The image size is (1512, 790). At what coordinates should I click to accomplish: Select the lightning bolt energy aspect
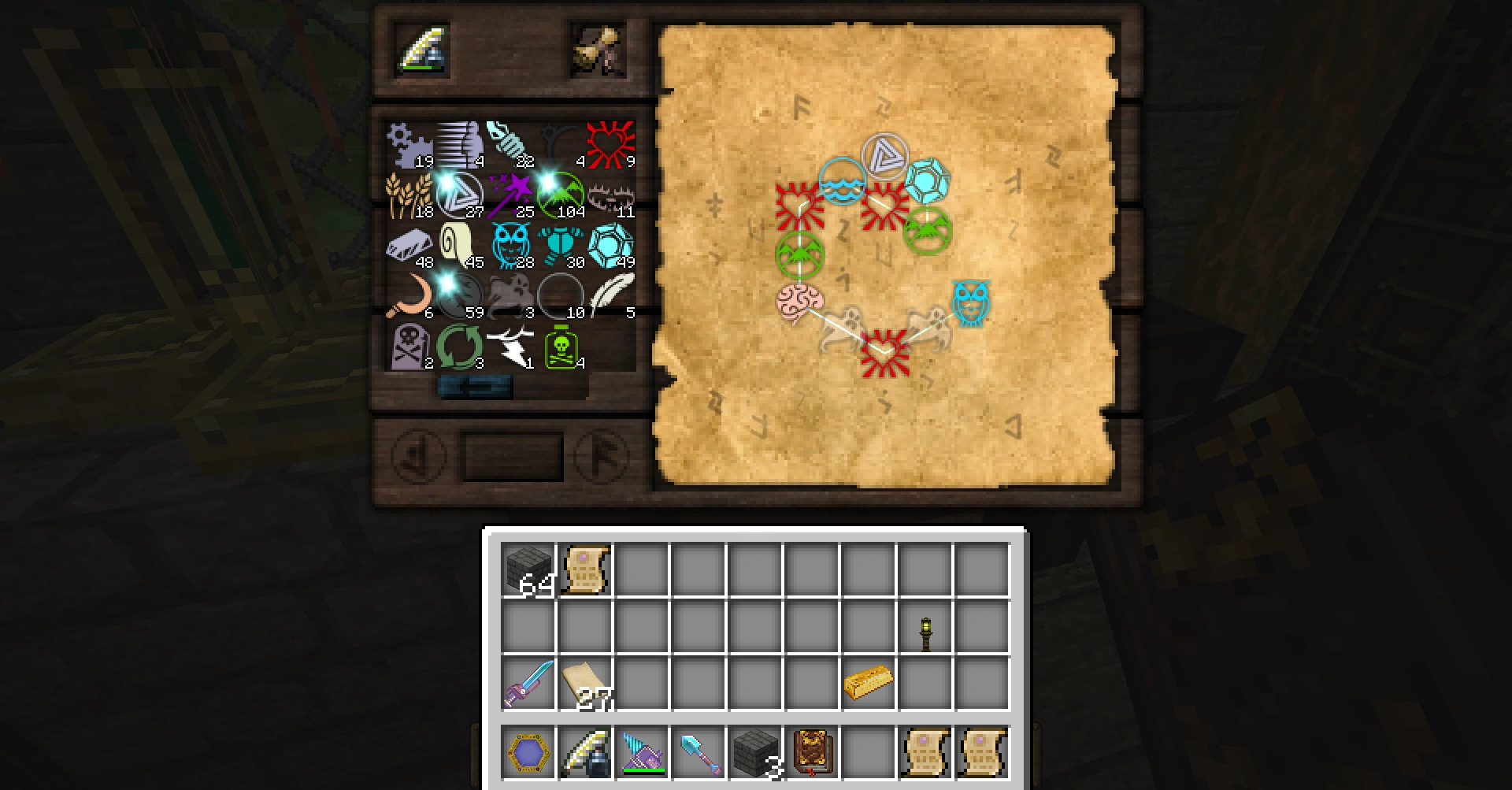click(511, 347)
